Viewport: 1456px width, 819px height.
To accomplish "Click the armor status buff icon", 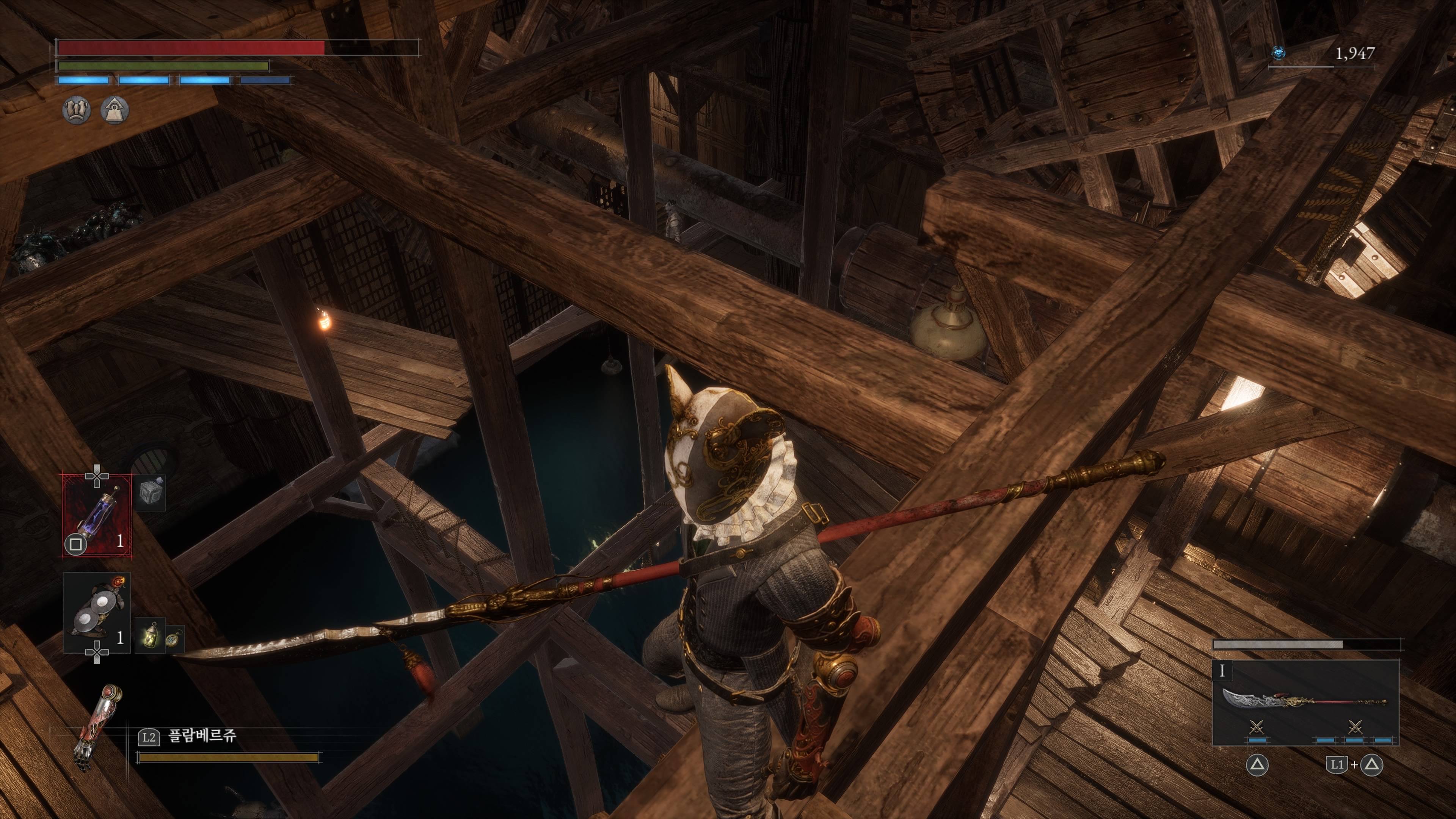I will click(x=76, y=109).
